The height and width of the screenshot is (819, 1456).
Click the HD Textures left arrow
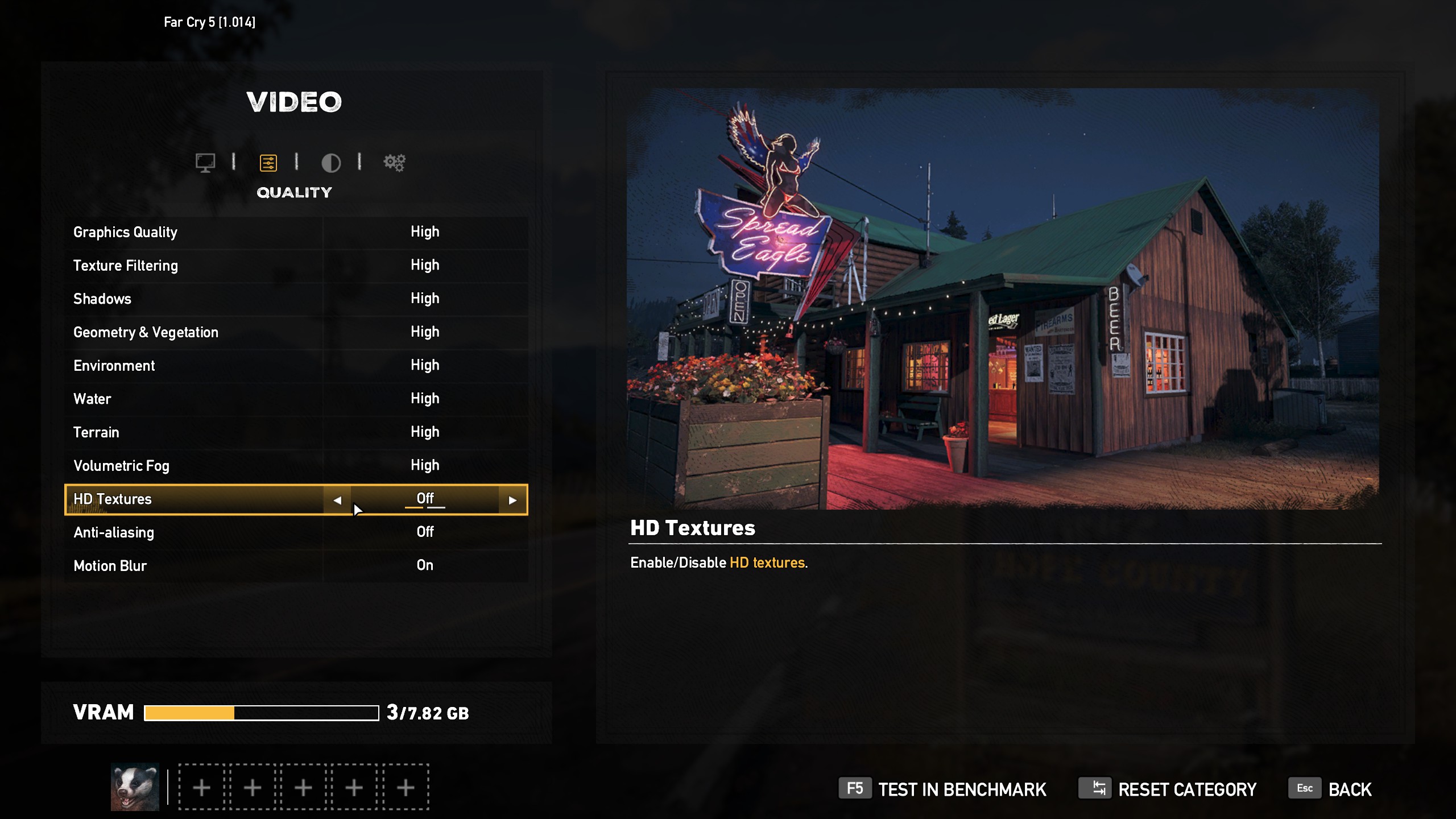click(x=337, y=500)
